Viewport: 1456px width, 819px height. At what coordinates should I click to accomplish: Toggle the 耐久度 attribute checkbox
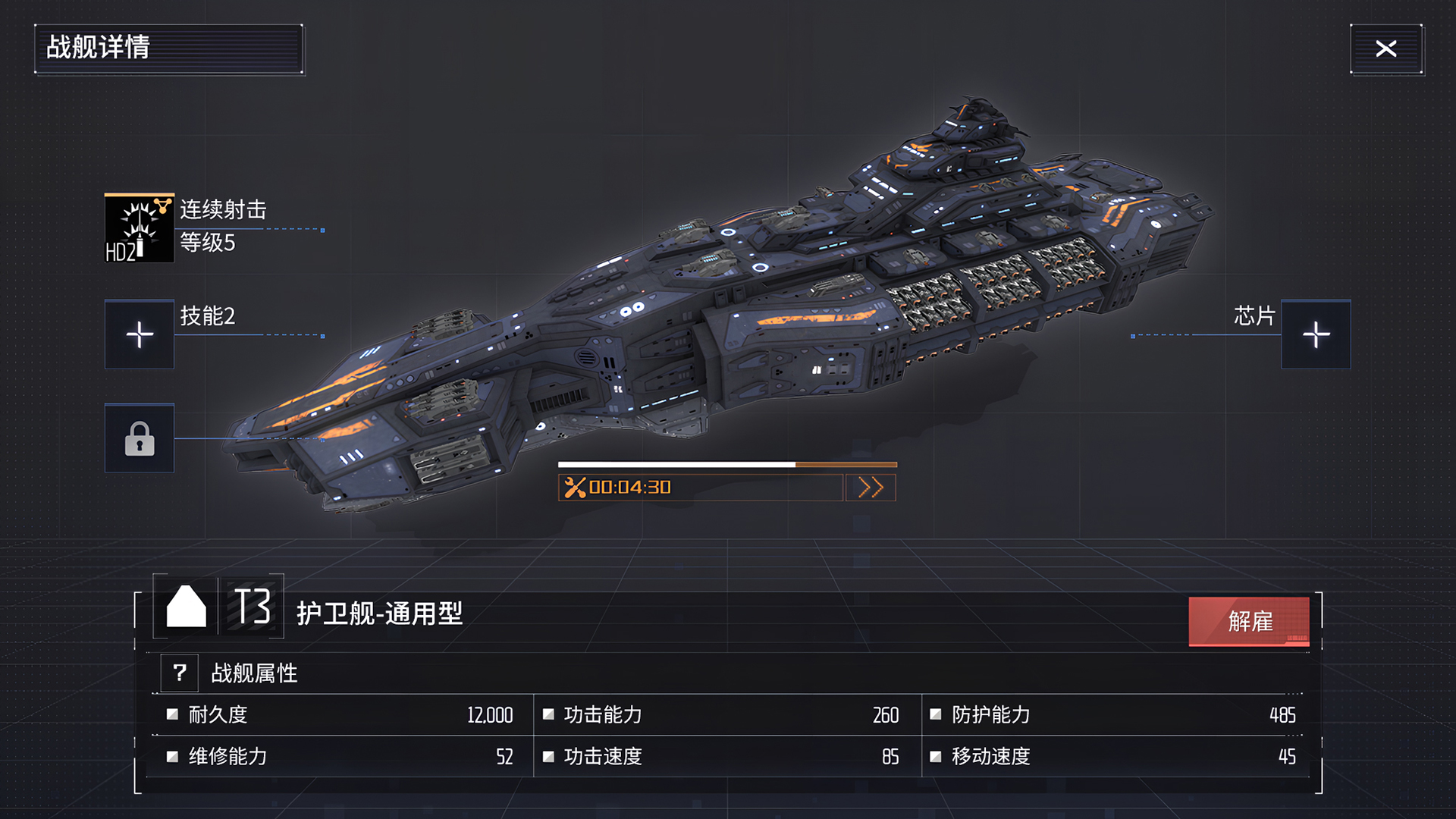coord(171,714)
